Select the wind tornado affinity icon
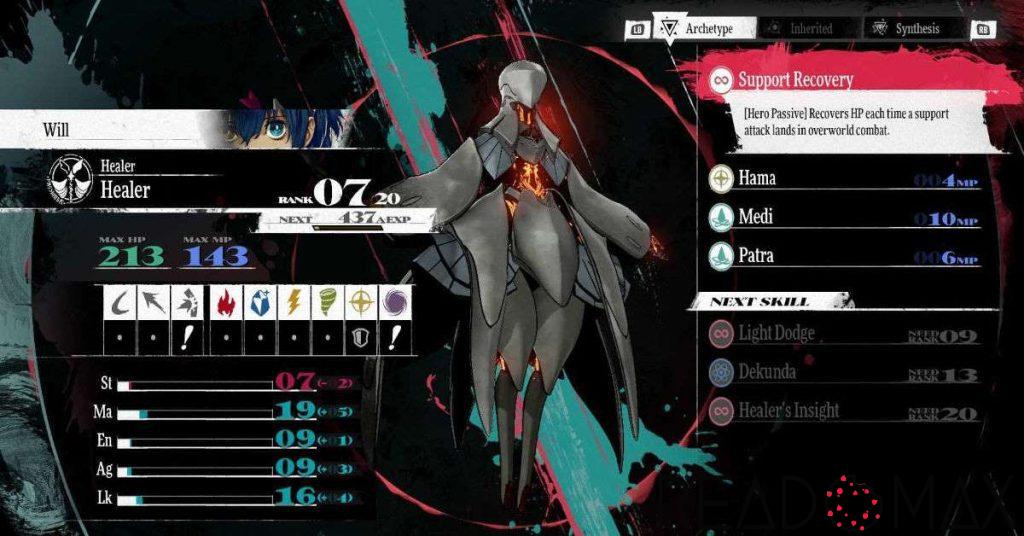This screenshot has width=1024, height=536. 326,303
